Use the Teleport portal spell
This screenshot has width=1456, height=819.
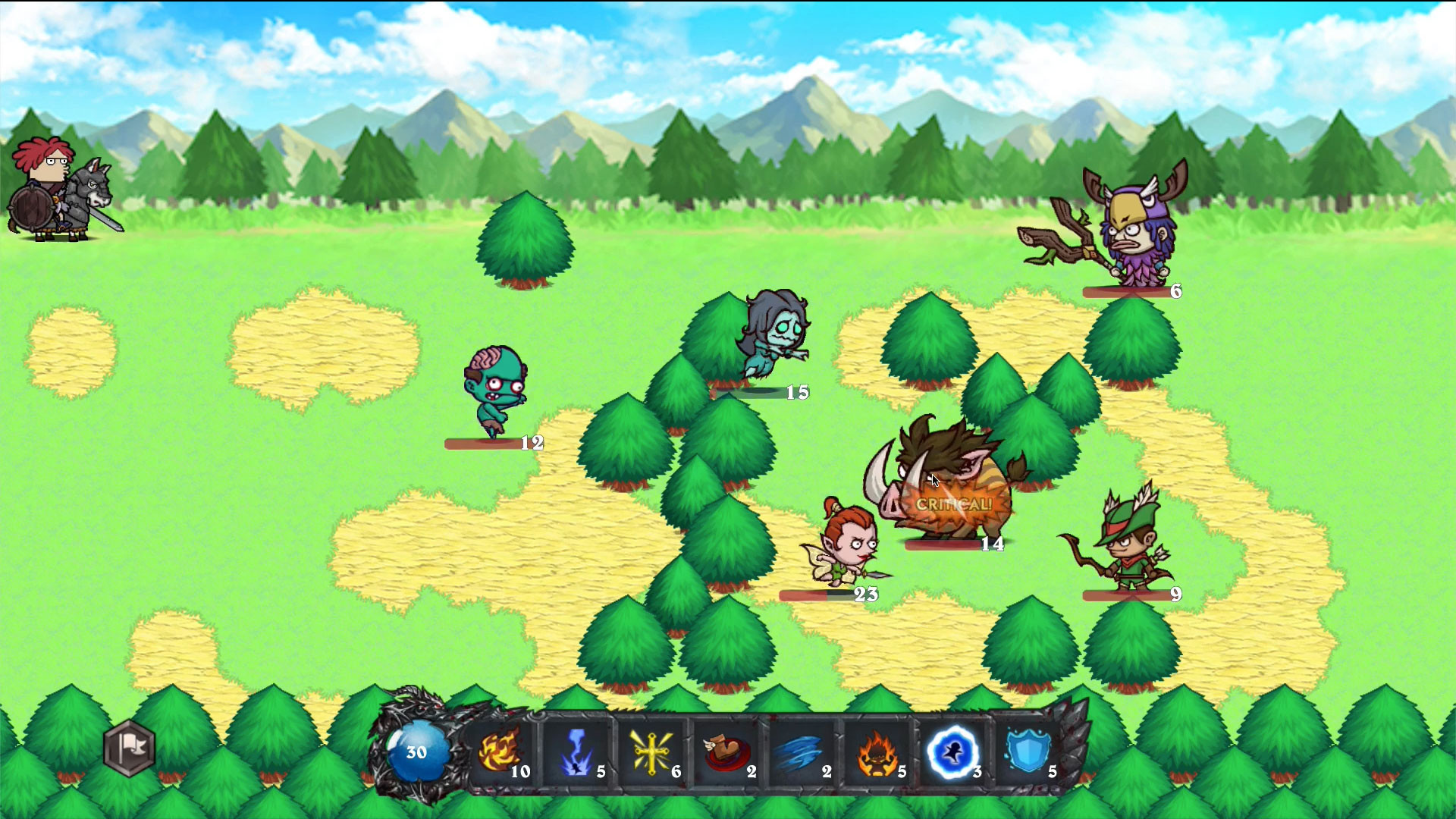(x=952, y=751)
